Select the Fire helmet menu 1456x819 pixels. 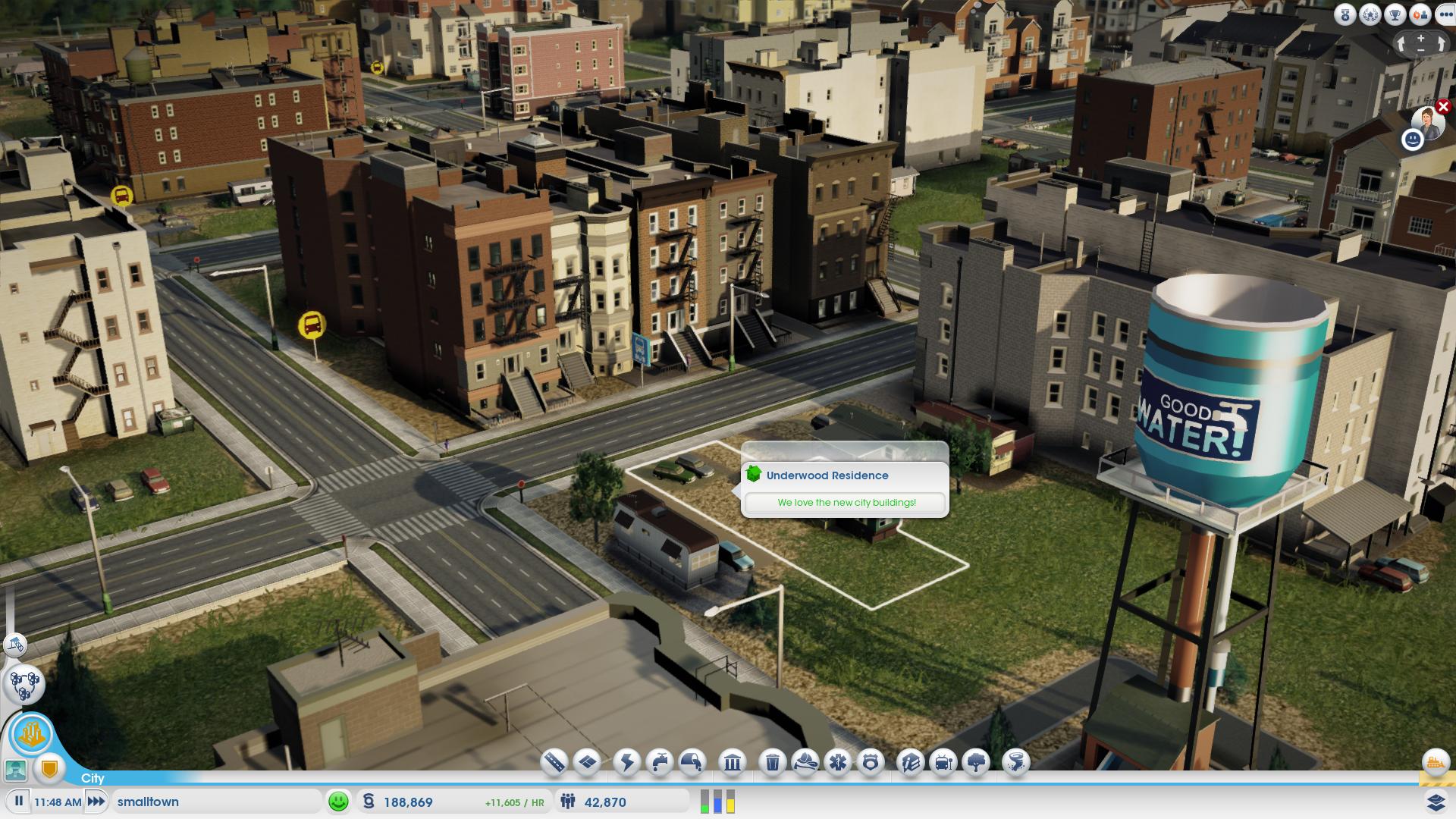click(805, 761)
